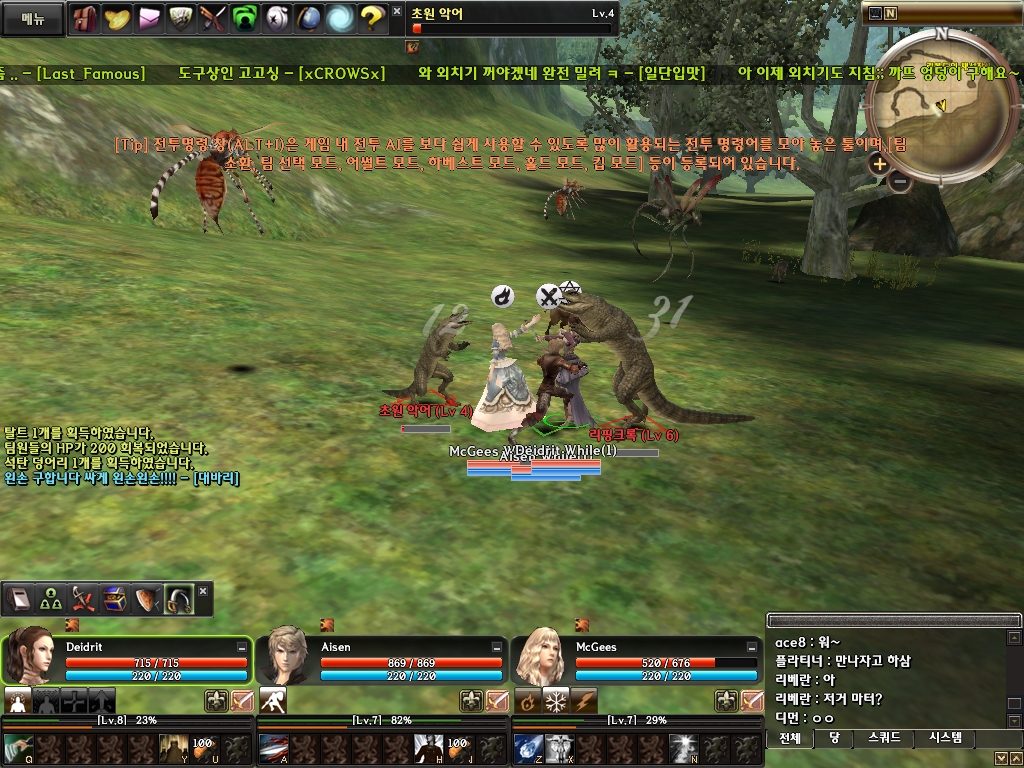
Task: Open the backpack inventory icon
Action: pos(86,17)
